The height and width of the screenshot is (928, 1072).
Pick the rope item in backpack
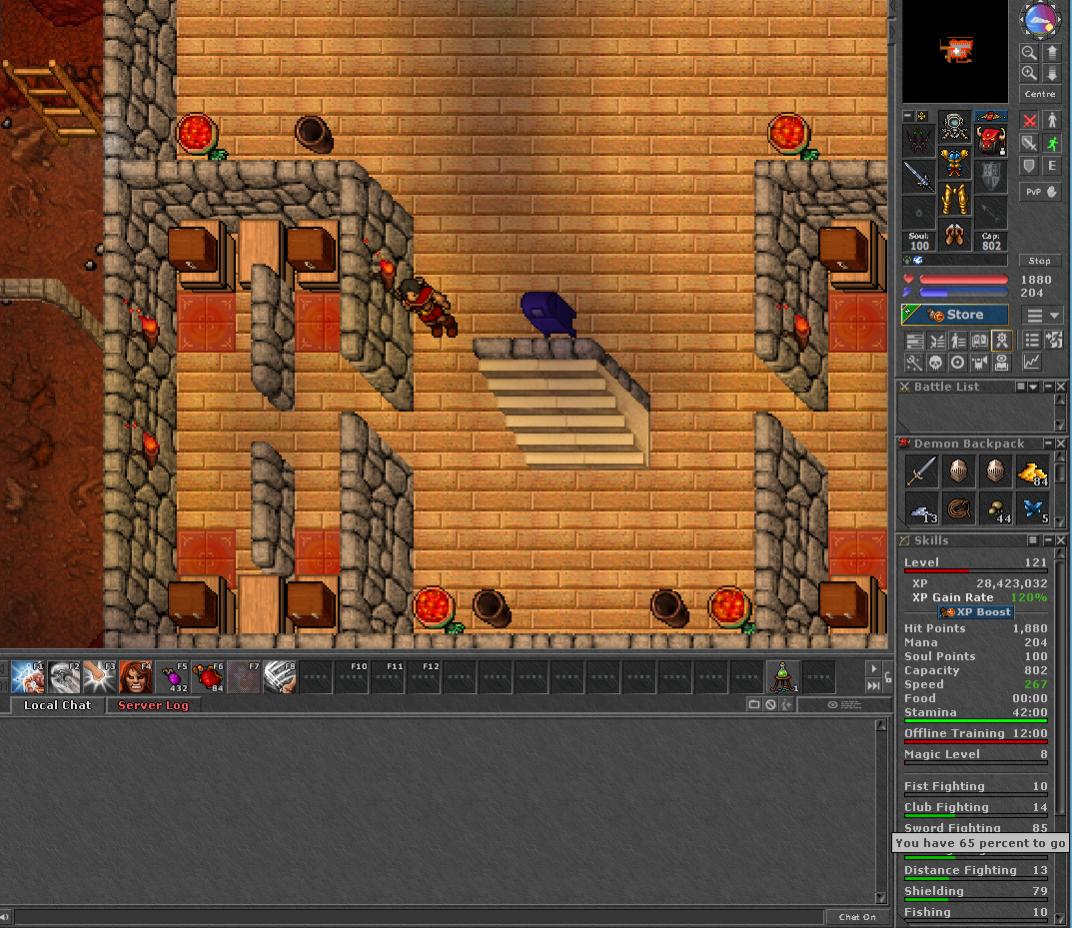[959, 508]
